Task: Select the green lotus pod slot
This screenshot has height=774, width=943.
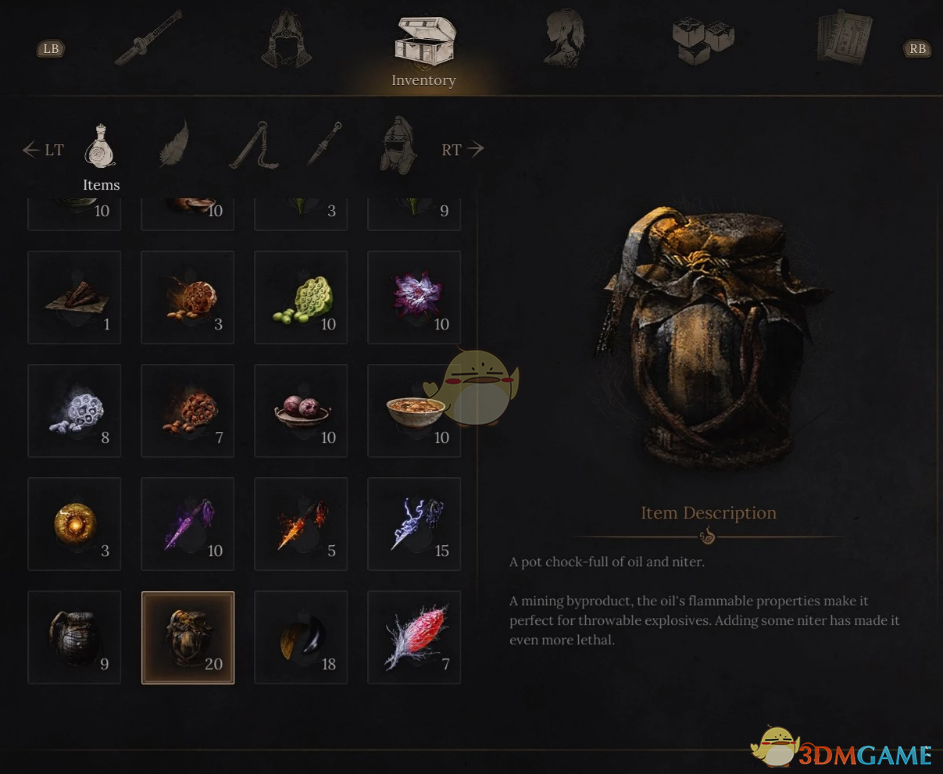Action: (301, 298)
